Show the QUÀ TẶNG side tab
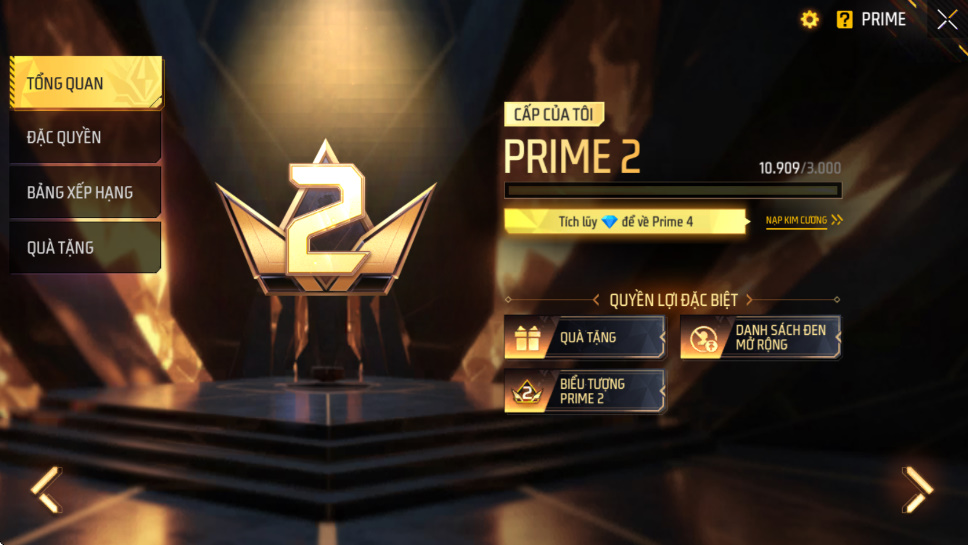 tap(85, 247)
